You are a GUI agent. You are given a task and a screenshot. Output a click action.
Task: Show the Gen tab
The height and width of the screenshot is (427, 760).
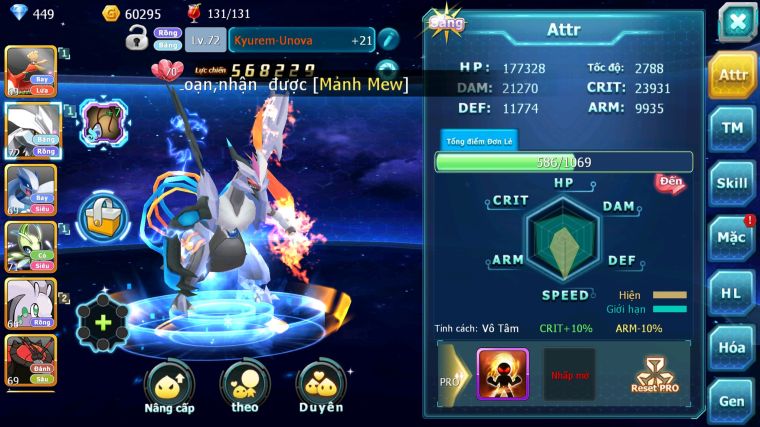click(x=732, y=400)
